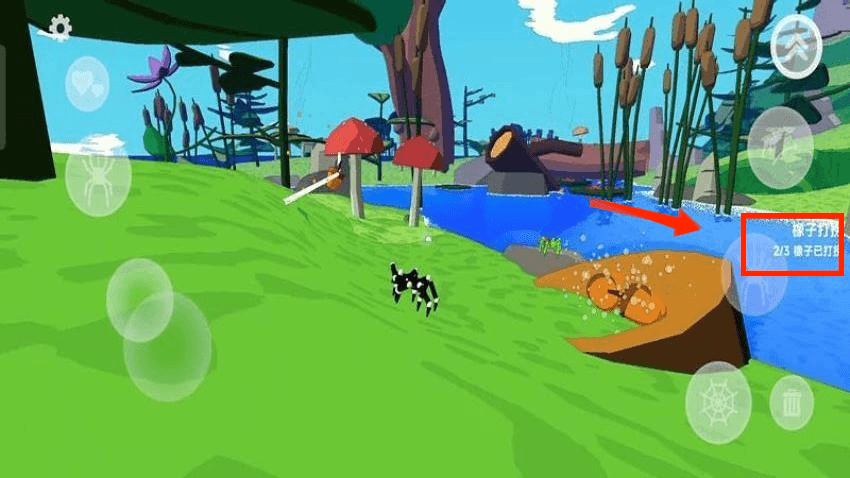Tap the trash can bubble button
This screenshot has width=850, height=478.
click(x=791, y=402)
